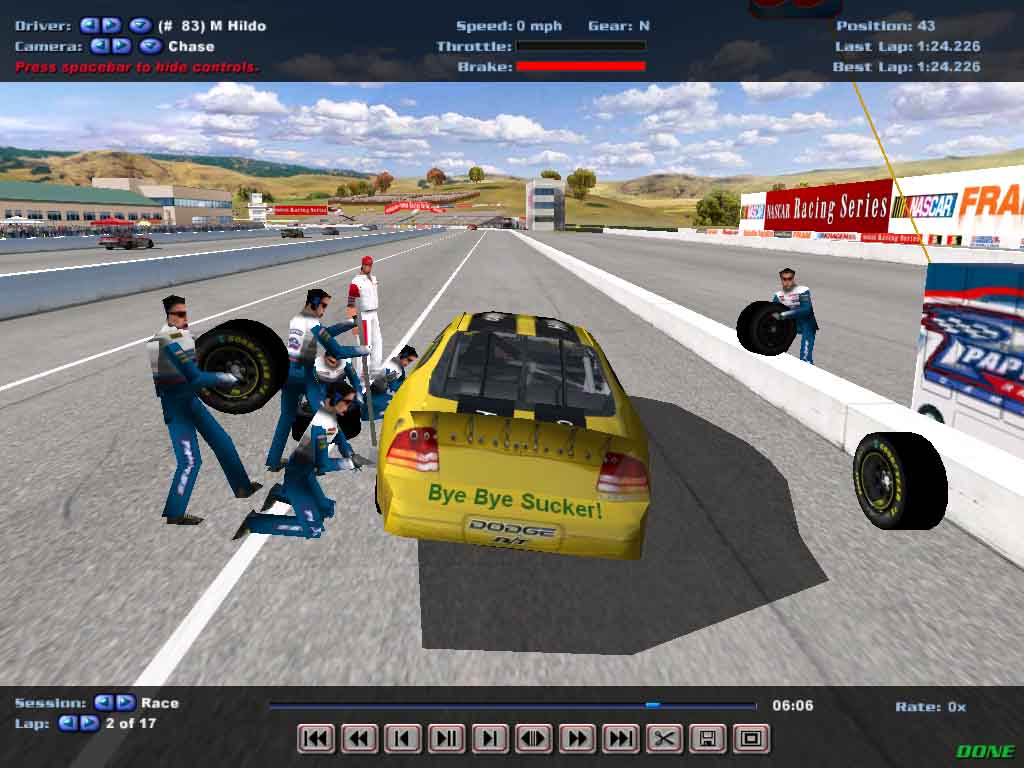Switch to the next driver

pos(111,25)
